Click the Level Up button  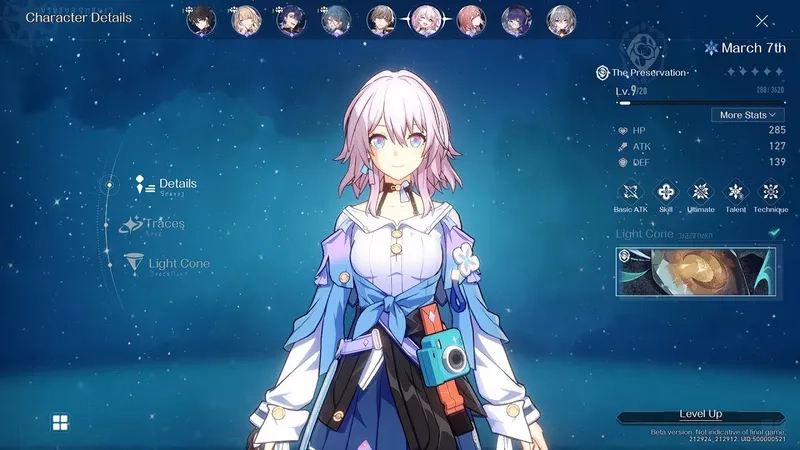pos(700,415)
